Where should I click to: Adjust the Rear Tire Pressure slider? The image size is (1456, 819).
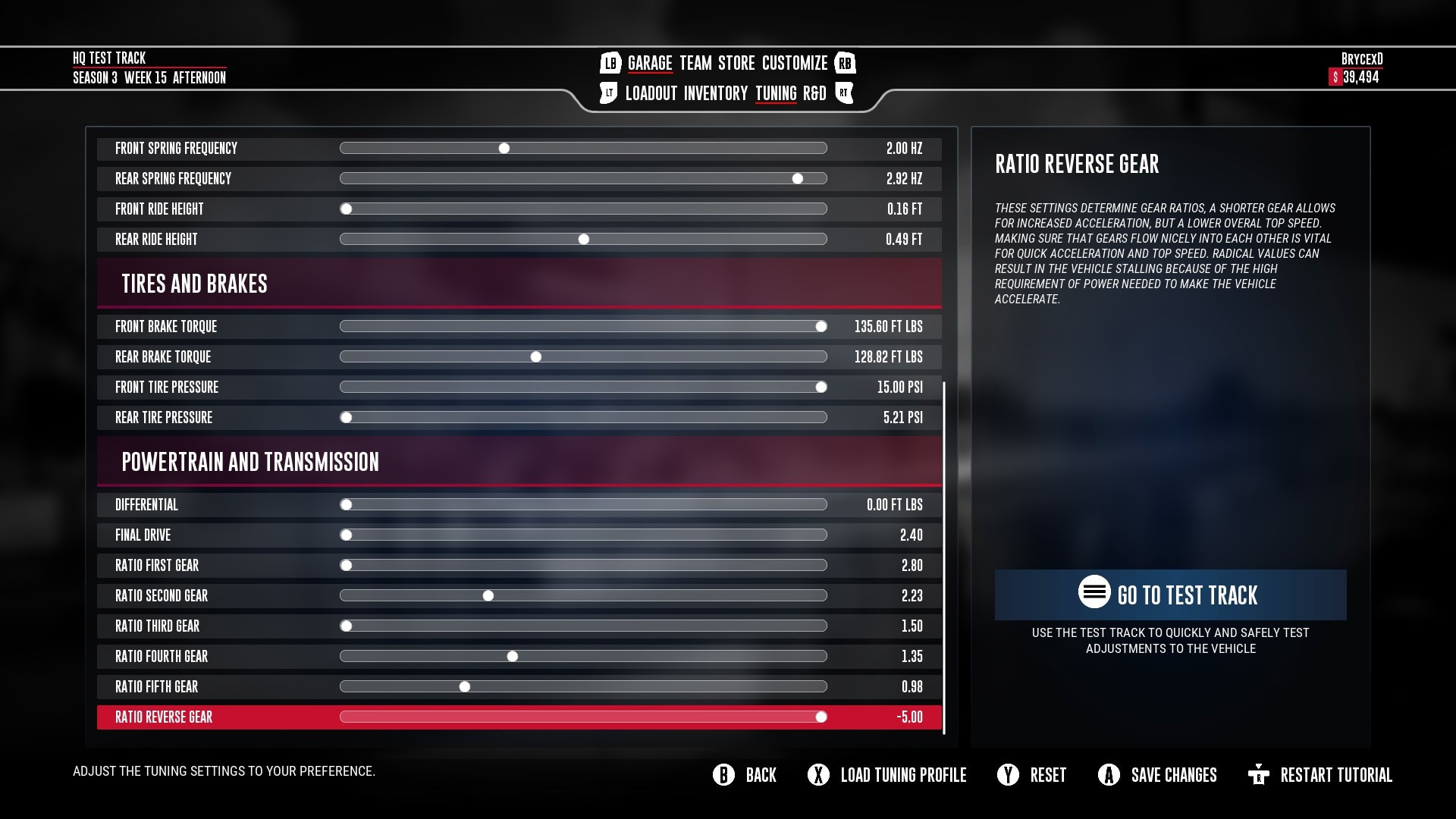point(347,418)
